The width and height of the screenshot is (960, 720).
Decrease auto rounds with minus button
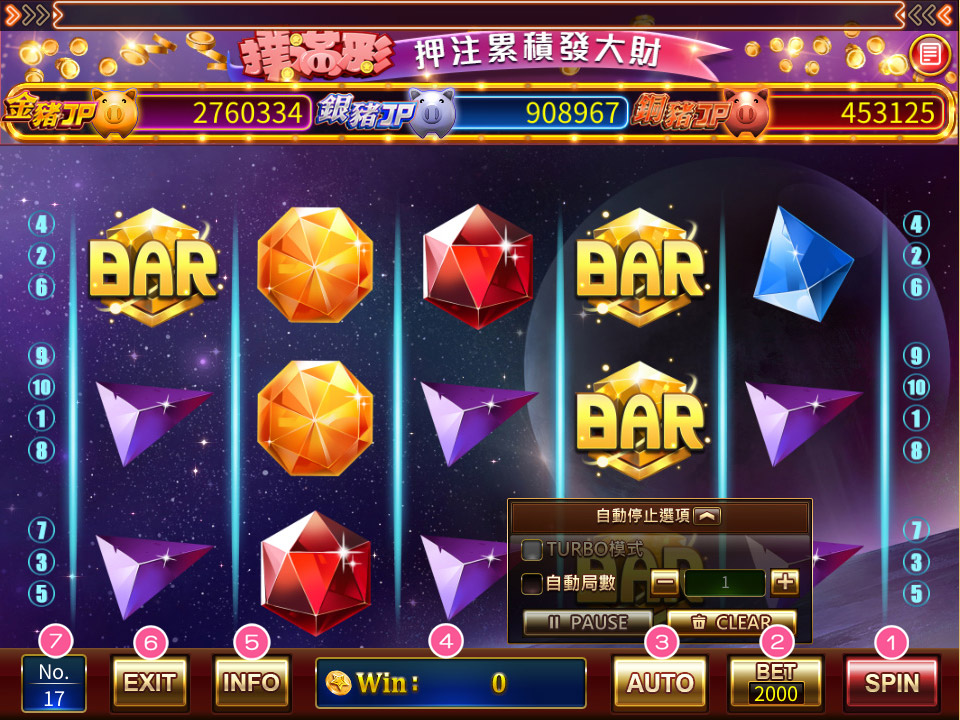(x=665, y=582)
